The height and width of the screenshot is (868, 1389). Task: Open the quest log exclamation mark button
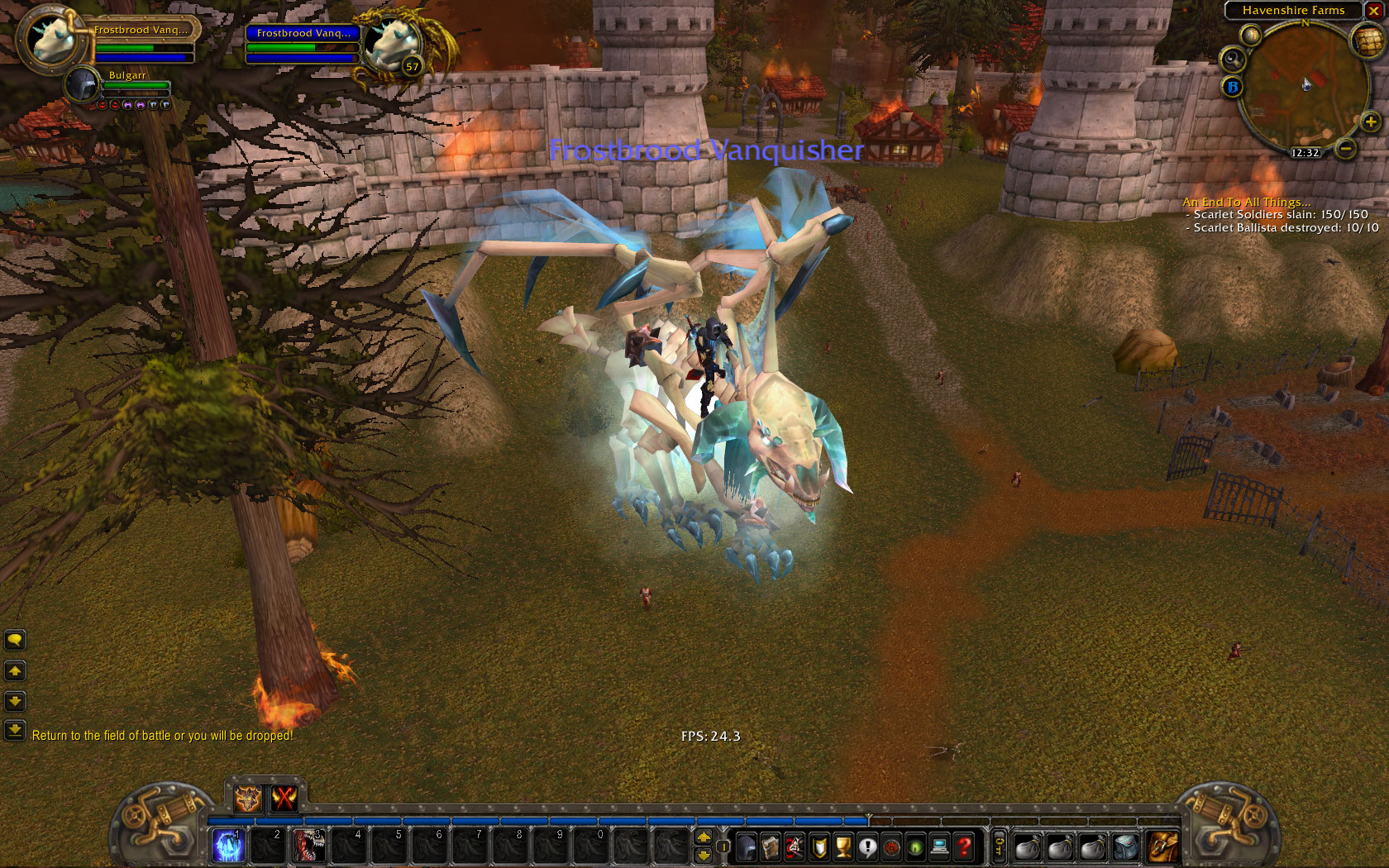[x=867, y=847]
